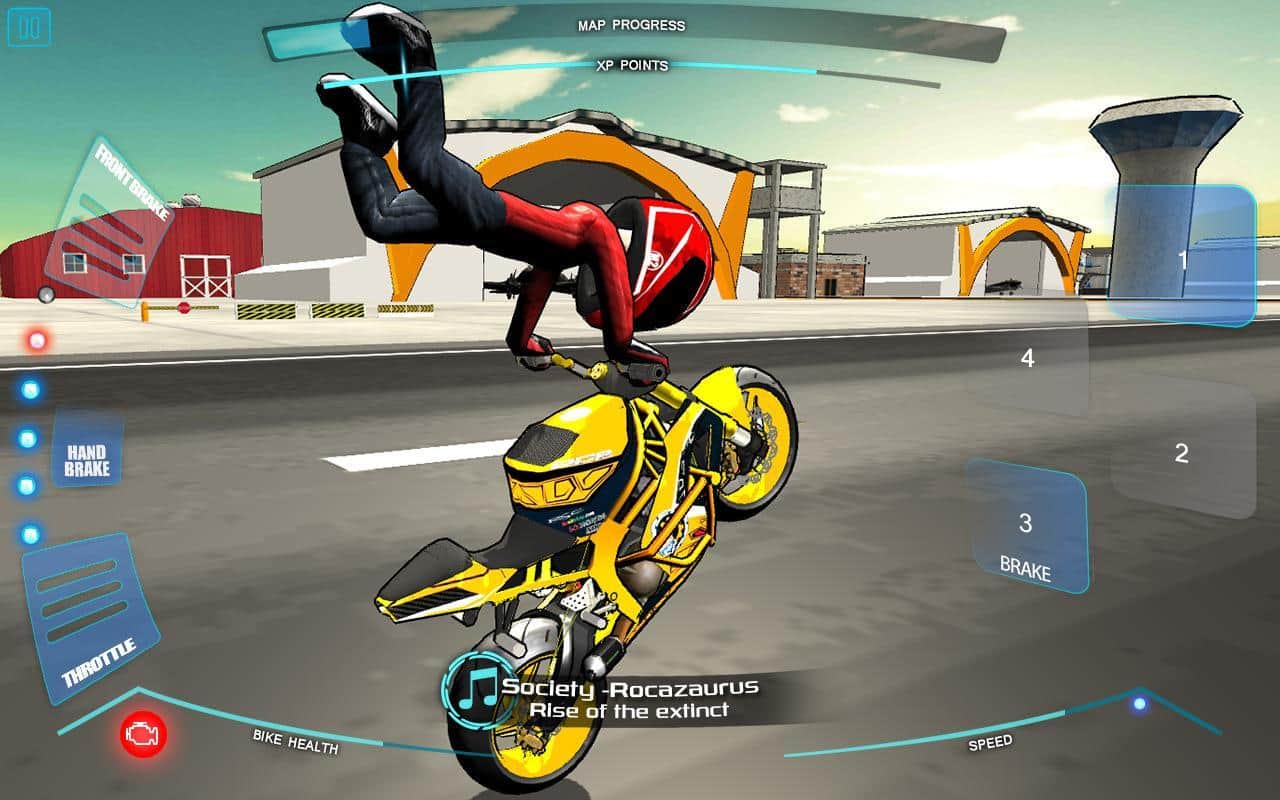Tap the Rise of the extinct text
This screenshot has width=1280, height=800.
click(631, 707)
